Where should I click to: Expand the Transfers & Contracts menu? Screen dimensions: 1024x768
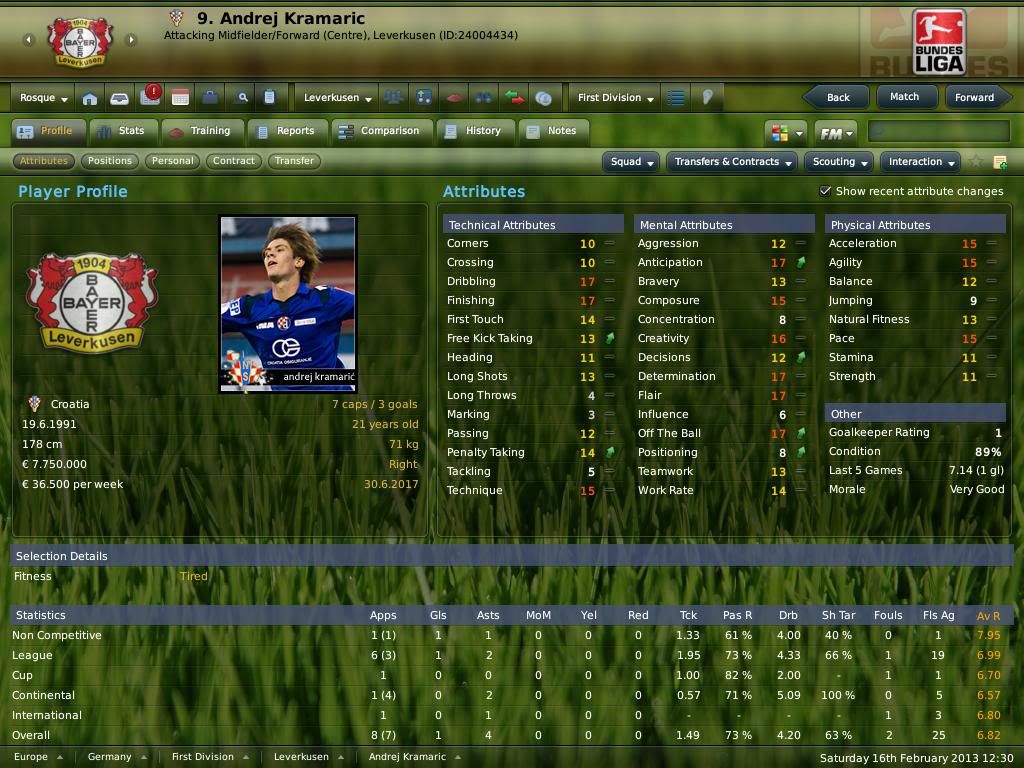tap(733, 162)
